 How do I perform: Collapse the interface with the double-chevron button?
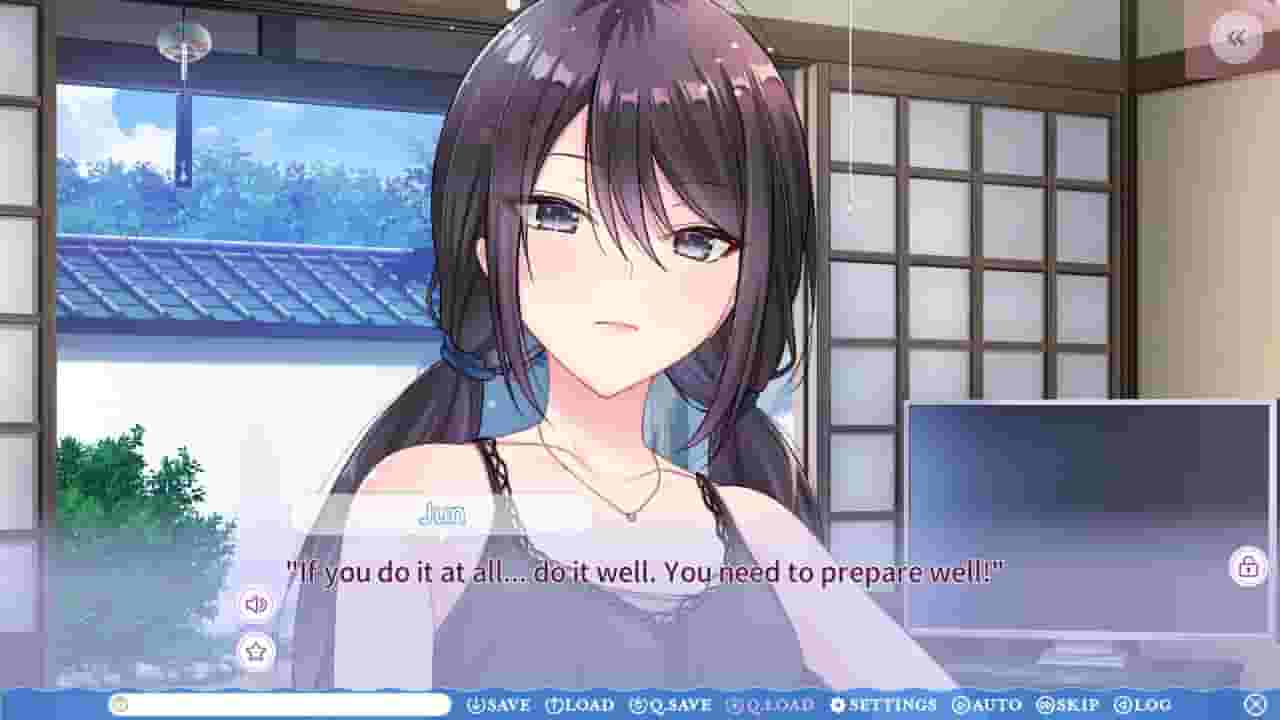[x=1237, y=38]
